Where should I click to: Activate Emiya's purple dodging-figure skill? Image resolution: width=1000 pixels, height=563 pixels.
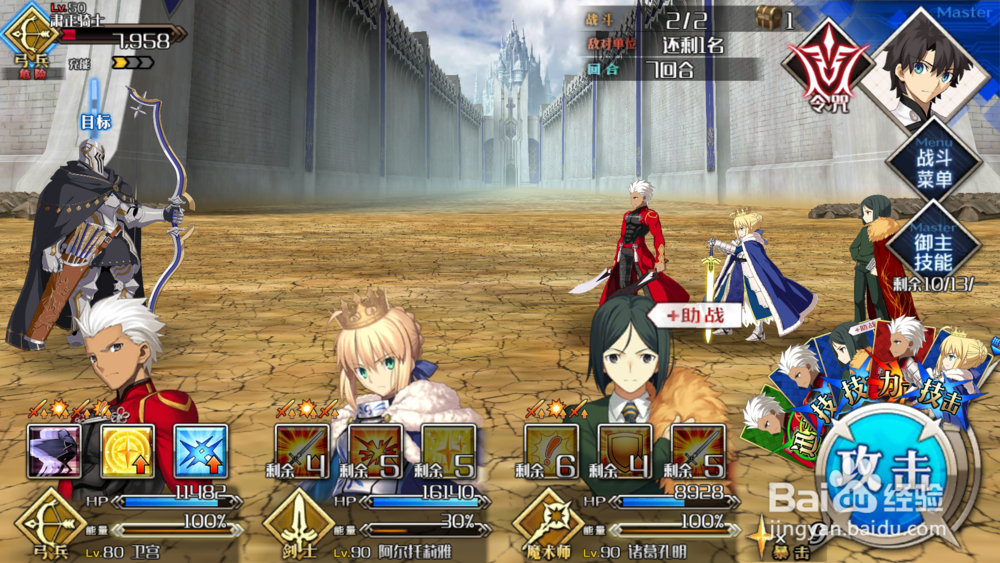(55, 452)
